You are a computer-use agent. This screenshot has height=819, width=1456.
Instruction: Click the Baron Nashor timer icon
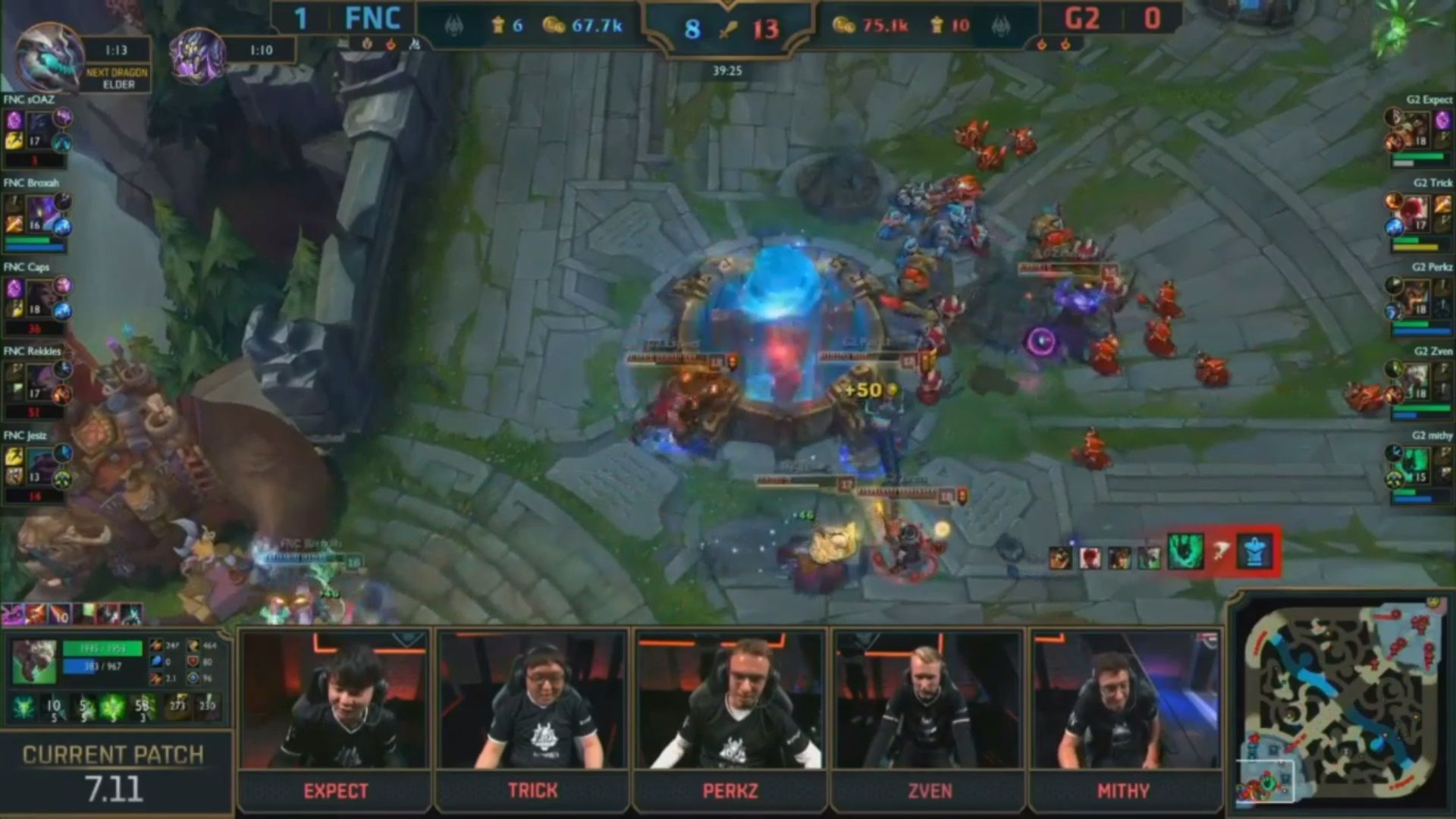click(197, 53)
